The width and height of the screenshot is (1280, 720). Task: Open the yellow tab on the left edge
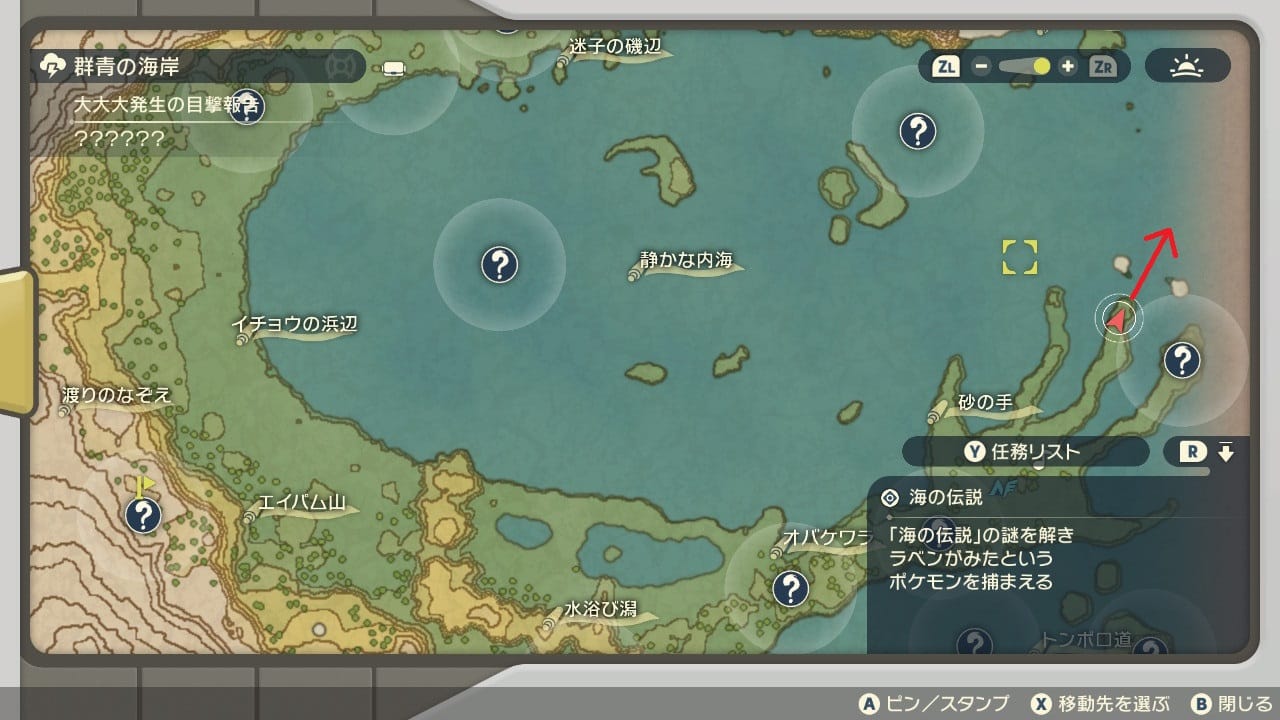[17, 340]
